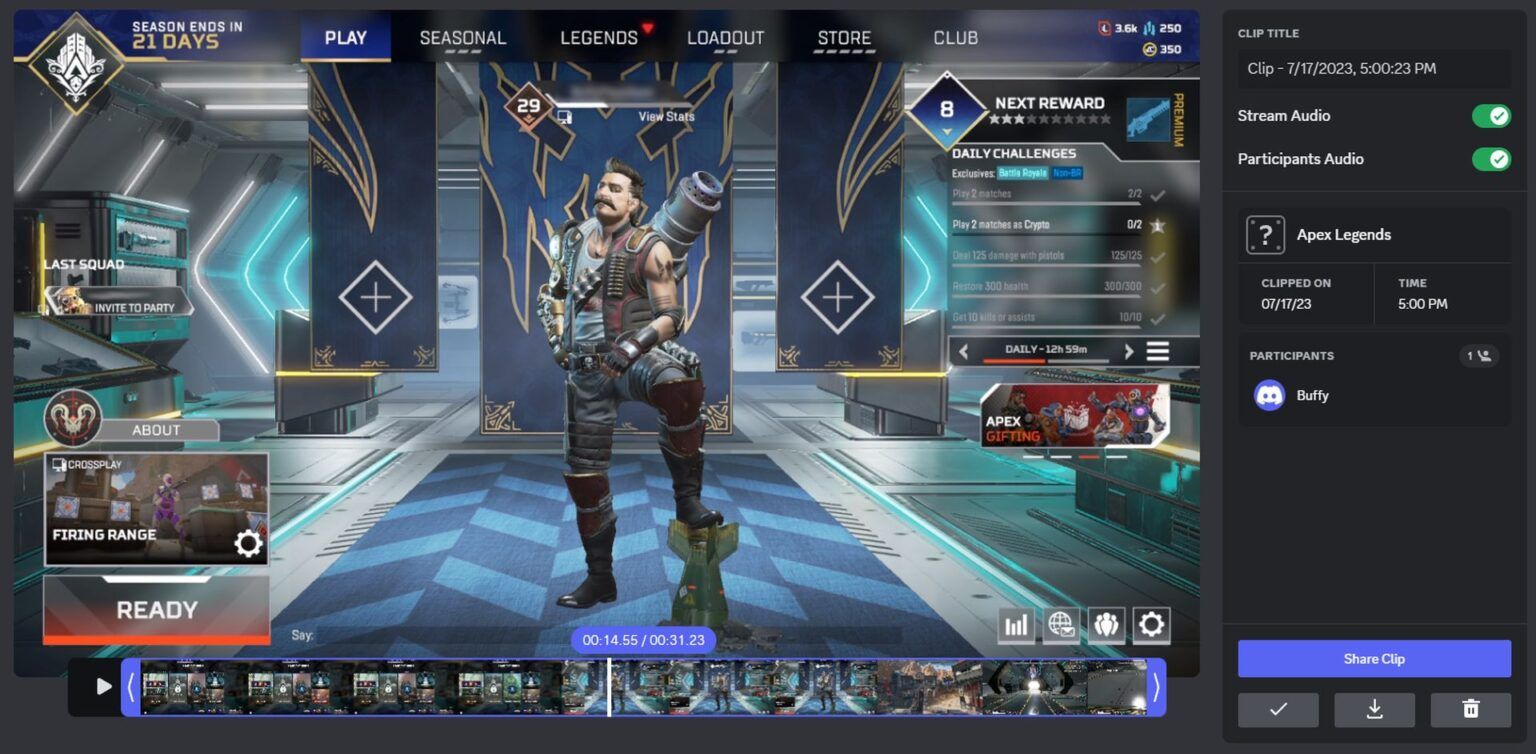Open the Store tab
This screenshot has width=1536, height=754.
coord(844,38)
